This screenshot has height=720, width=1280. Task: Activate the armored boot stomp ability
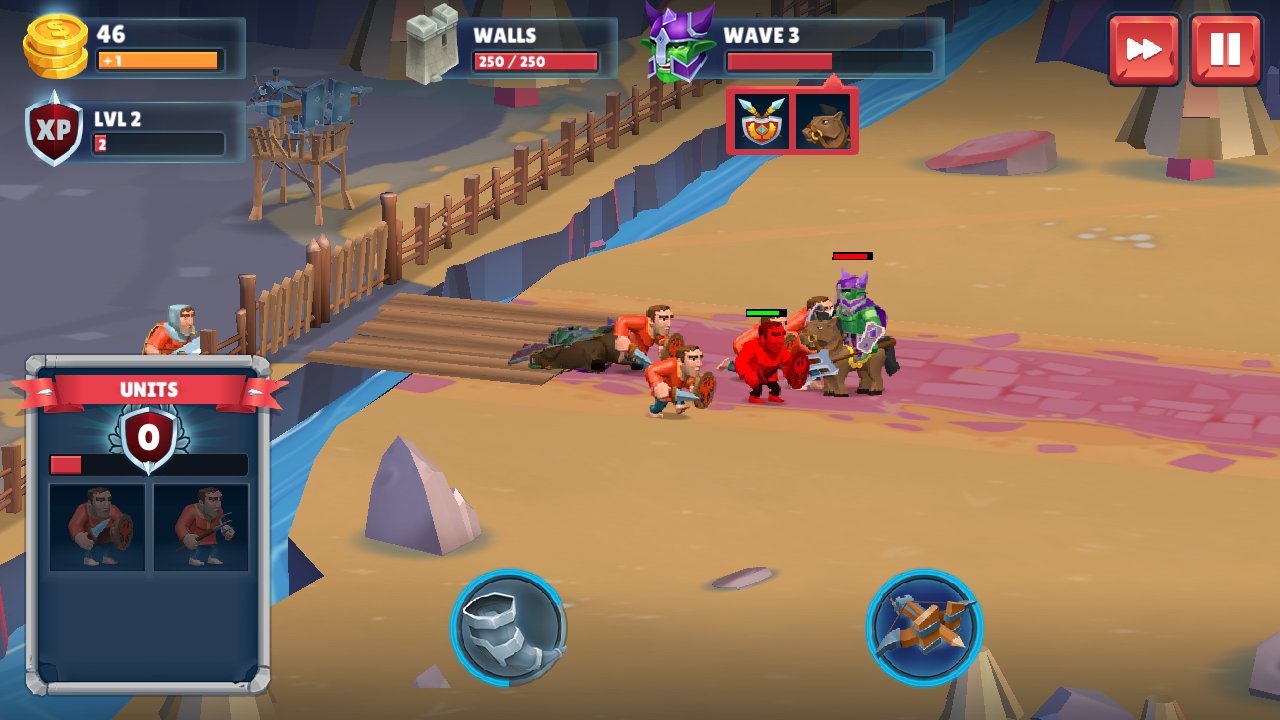(x=508, y=628)
